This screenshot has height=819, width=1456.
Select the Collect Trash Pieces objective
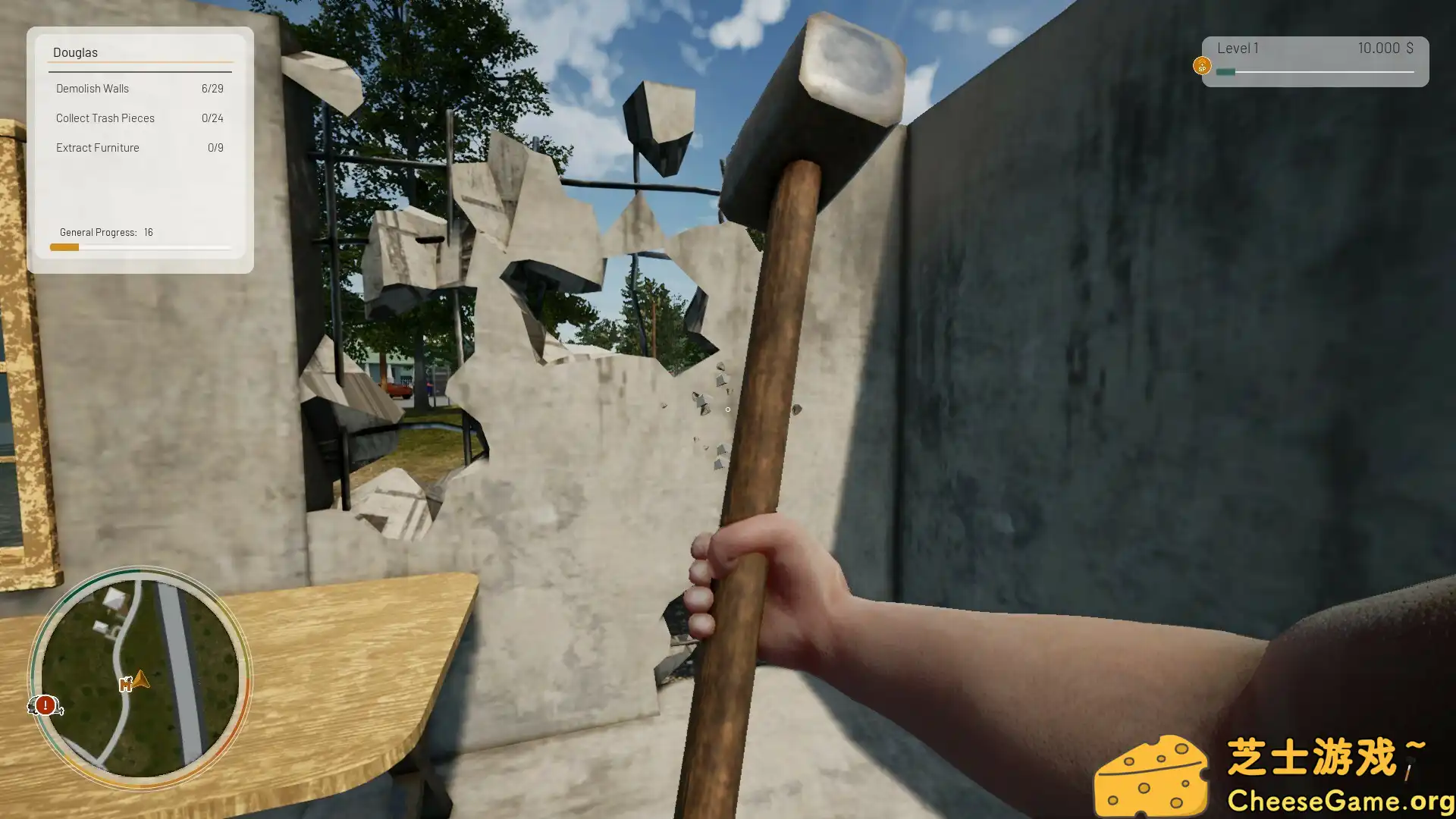[105, 118]
